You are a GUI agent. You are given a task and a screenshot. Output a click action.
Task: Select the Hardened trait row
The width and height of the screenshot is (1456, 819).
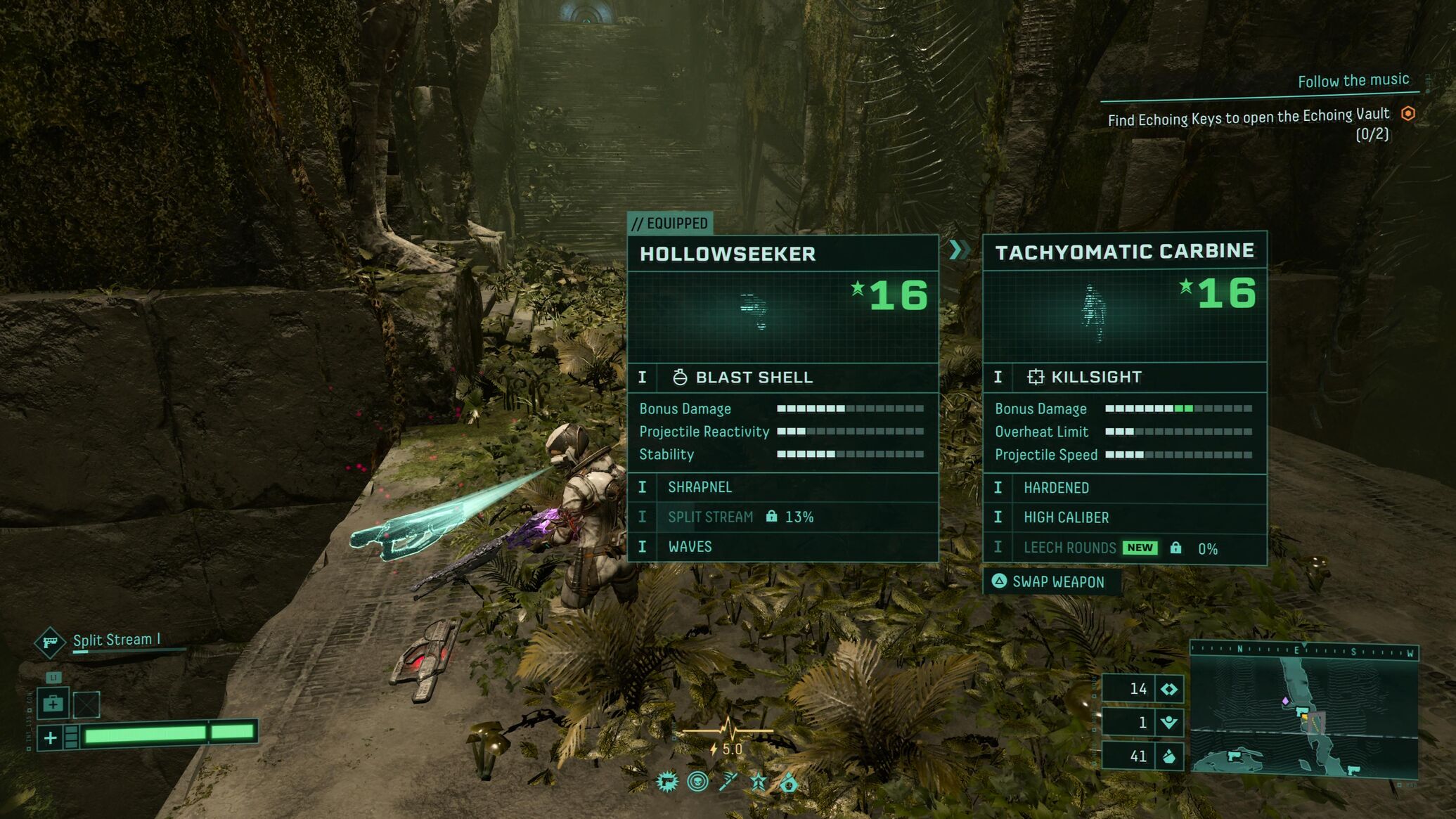tap(1124, 488)
